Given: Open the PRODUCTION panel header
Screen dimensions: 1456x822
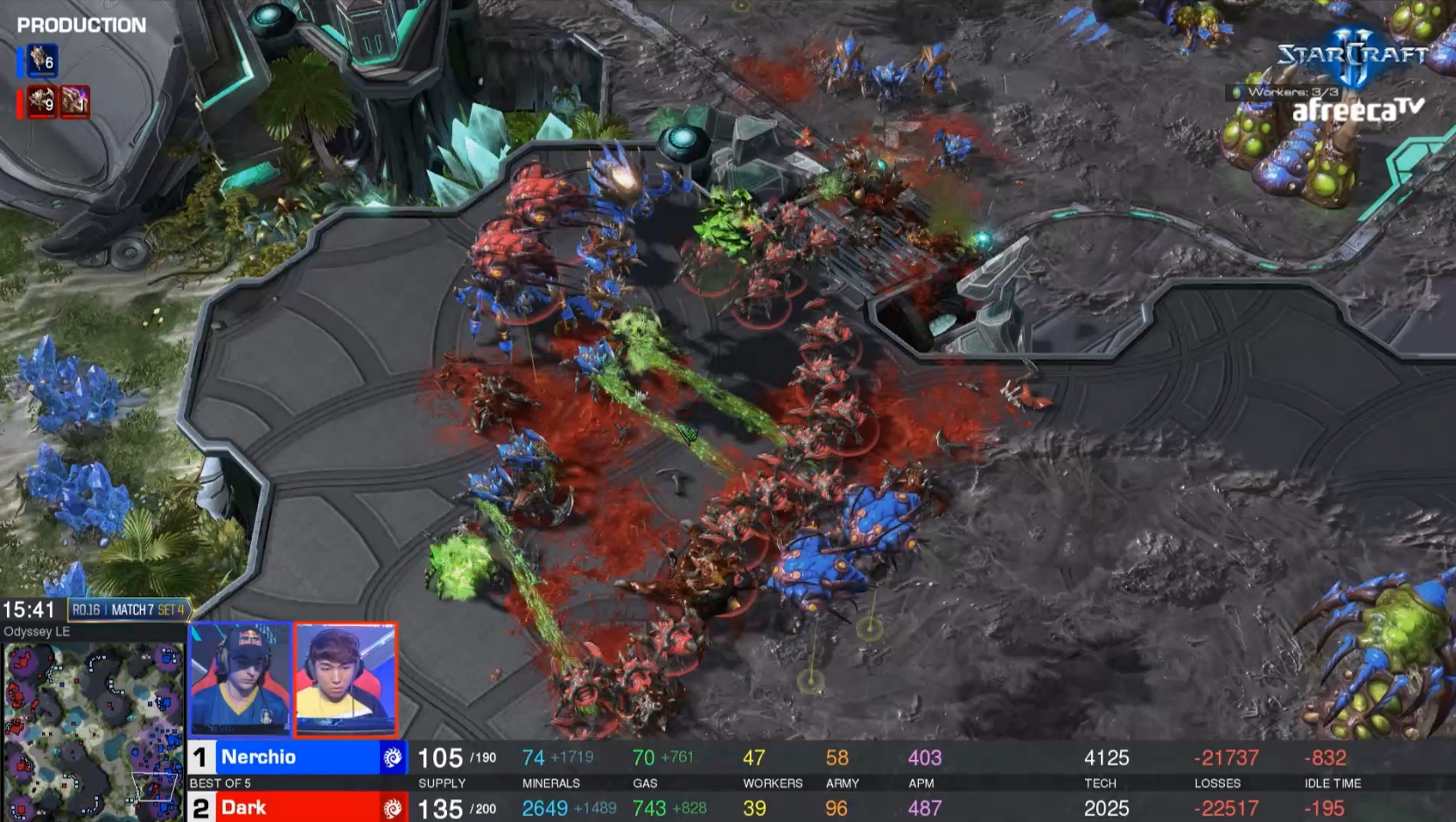Looking at the screenshot, I should [81, 25].
